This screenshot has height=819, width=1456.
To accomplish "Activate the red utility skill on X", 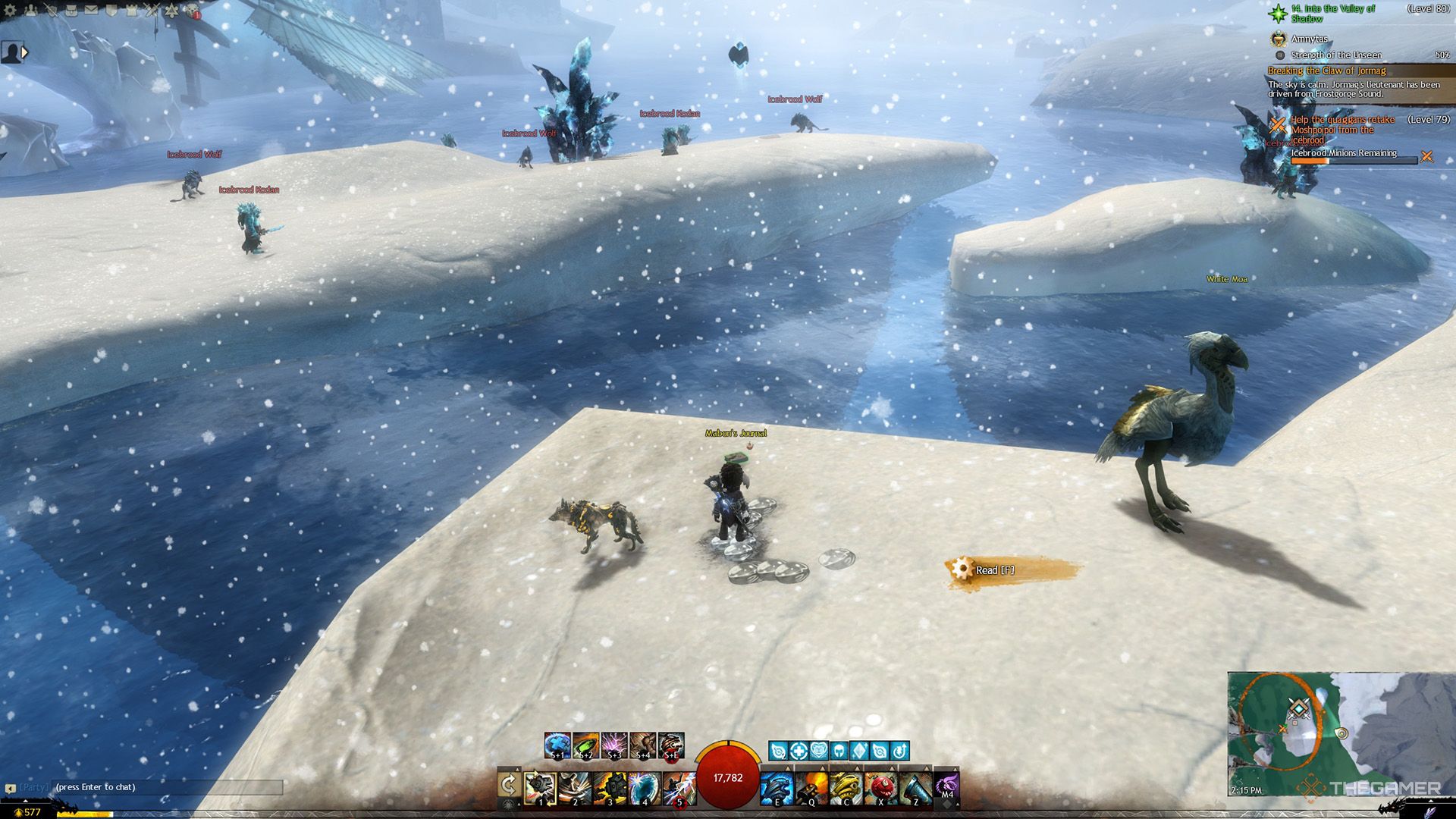I will (x=880, y=788).
